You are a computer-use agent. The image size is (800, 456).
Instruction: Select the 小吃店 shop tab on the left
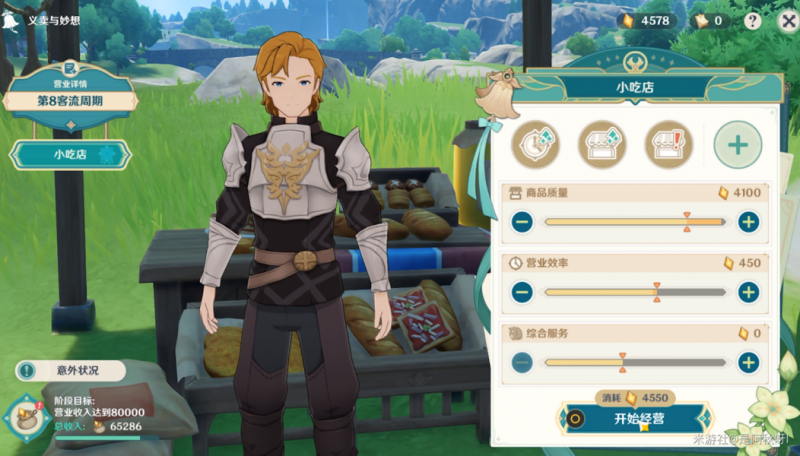pos(70,155)
